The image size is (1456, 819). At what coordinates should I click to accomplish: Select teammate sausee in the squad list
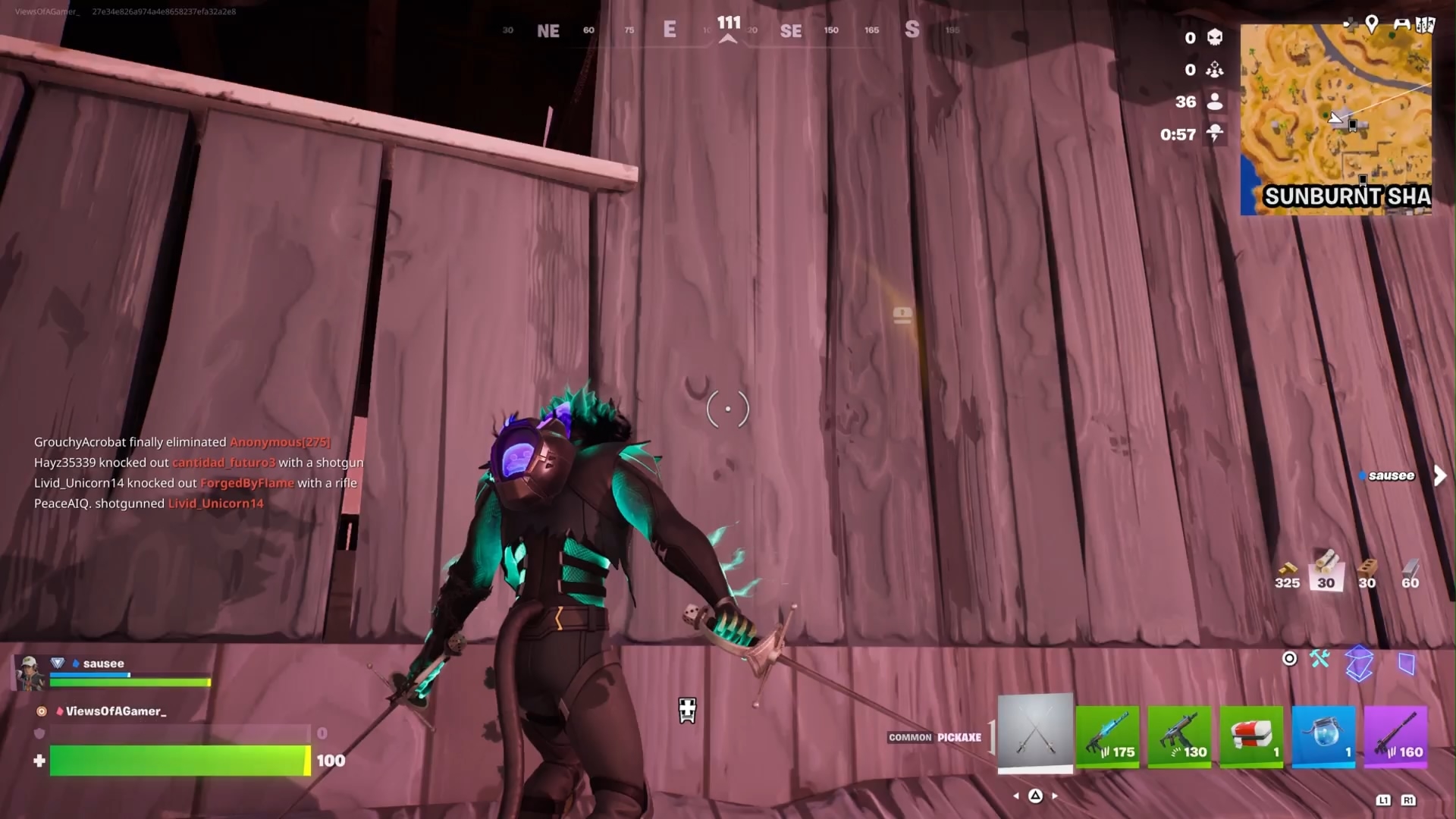pos(103,664)
